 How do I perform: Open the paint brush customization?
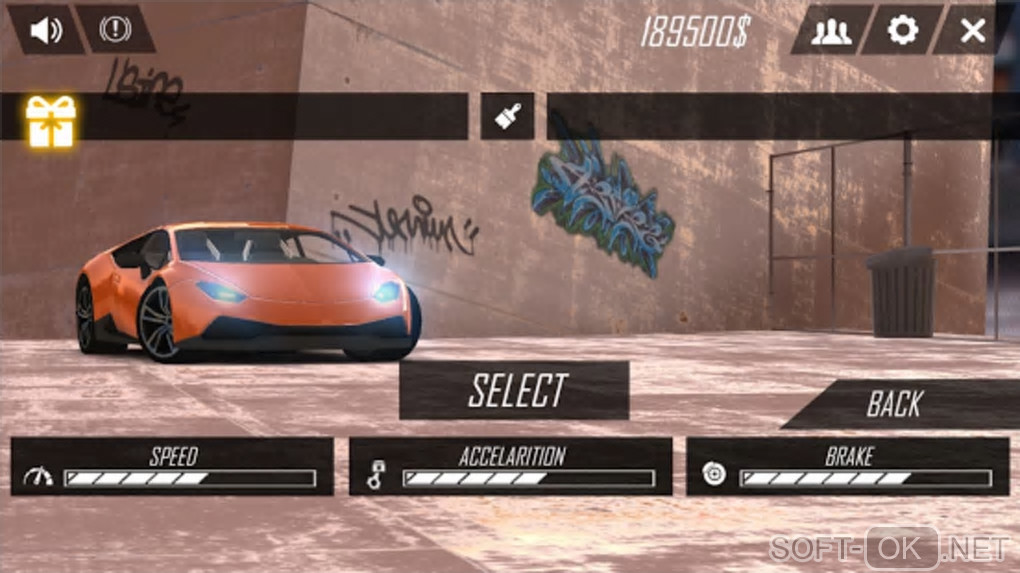(x=508, y=117)
